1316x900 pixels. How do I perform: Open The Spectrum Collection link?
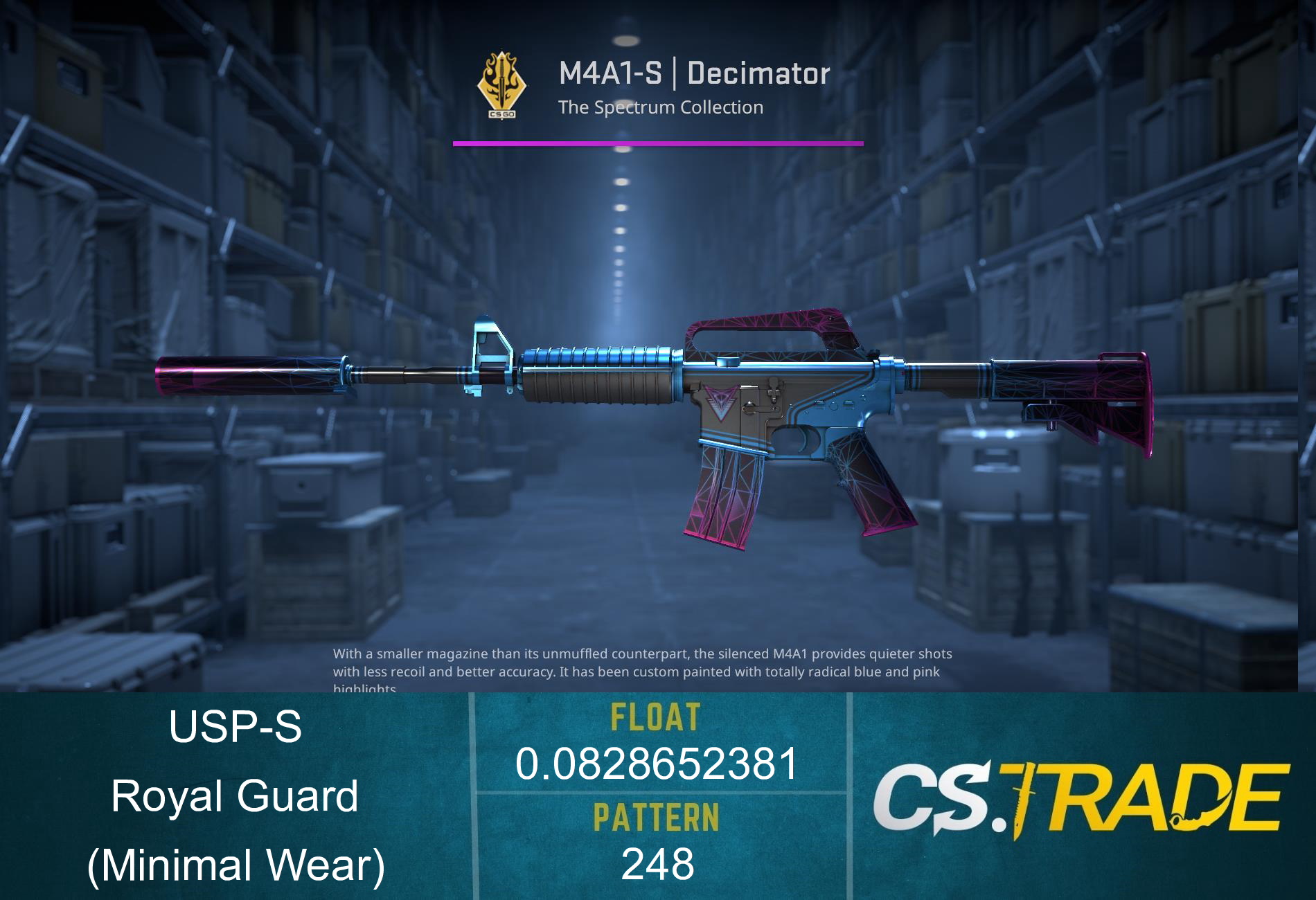point(661,107)
